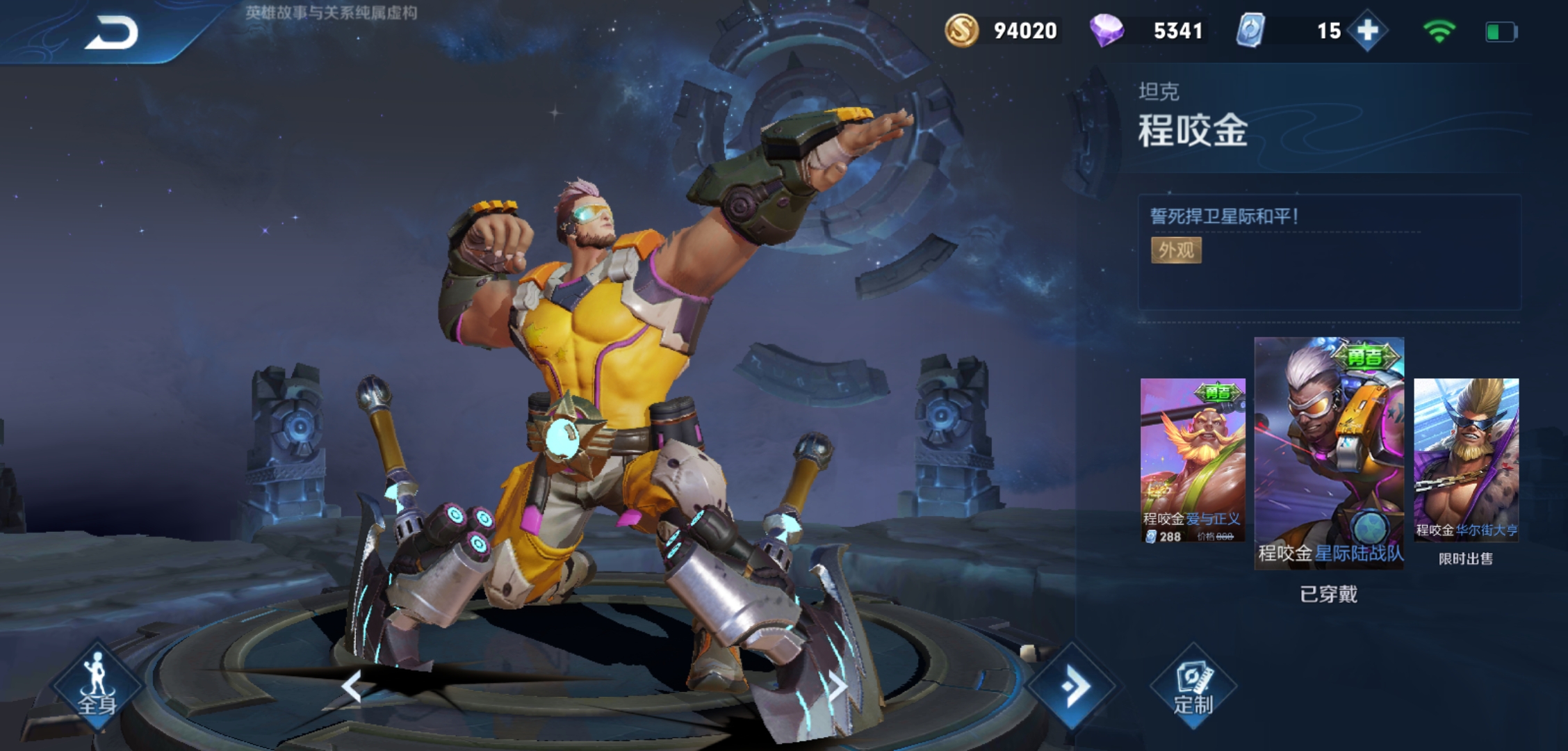Select the 爱与正义 skin thumbnail
The height and width of the screenshot is (751, 1568).
click(x=1193, y=460)
